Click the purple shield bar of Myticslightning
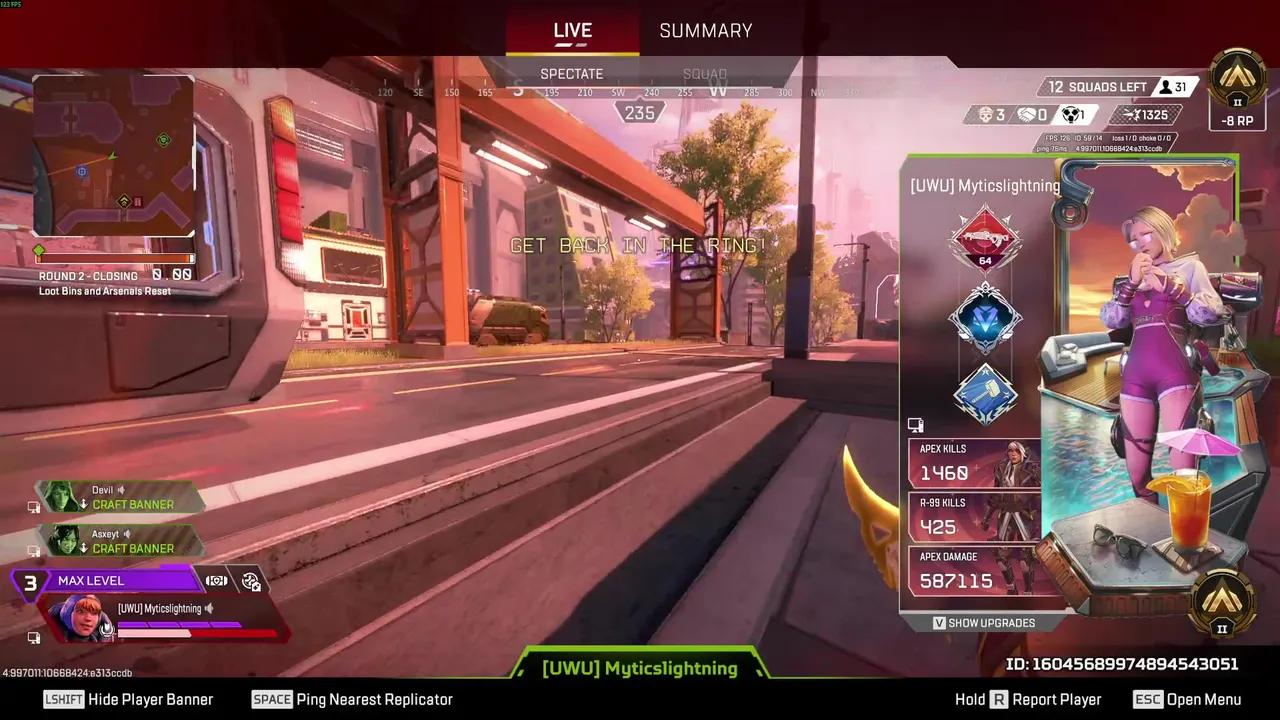The image size is (1280, 720). point(180,625)
